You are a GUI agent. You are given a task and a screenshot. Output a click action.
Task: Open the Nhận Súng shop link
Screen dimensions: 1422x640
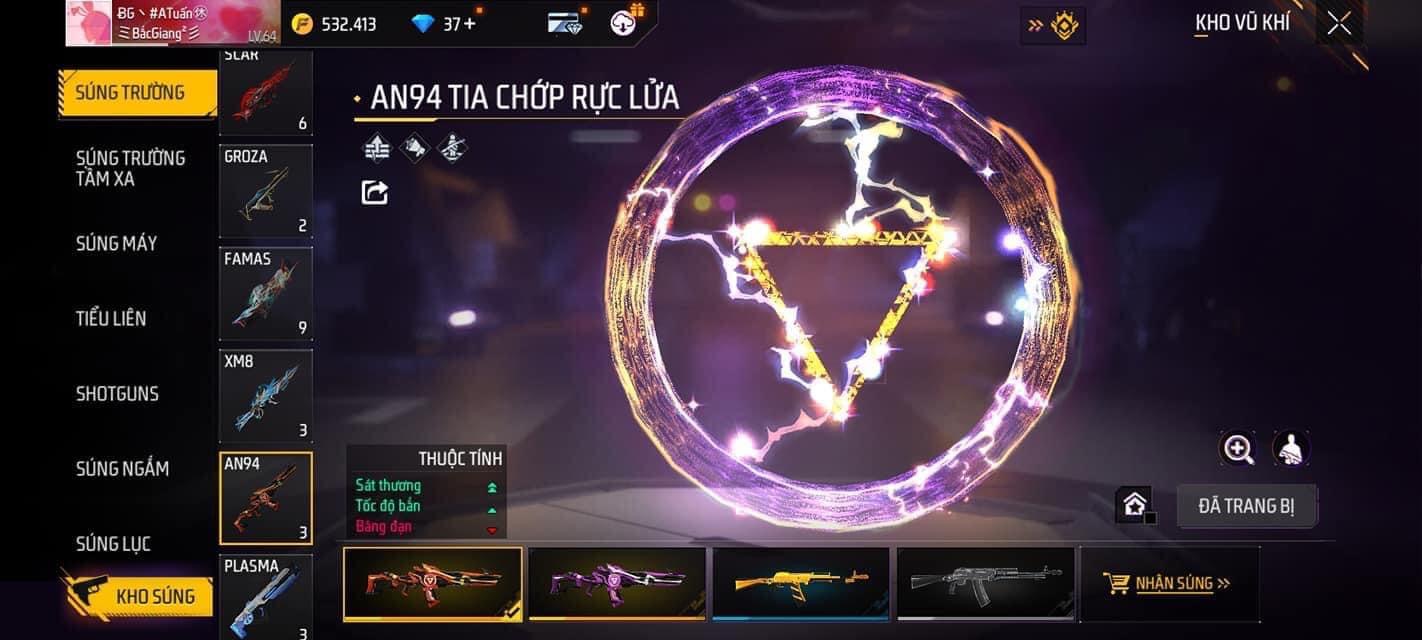(1168, 583)
